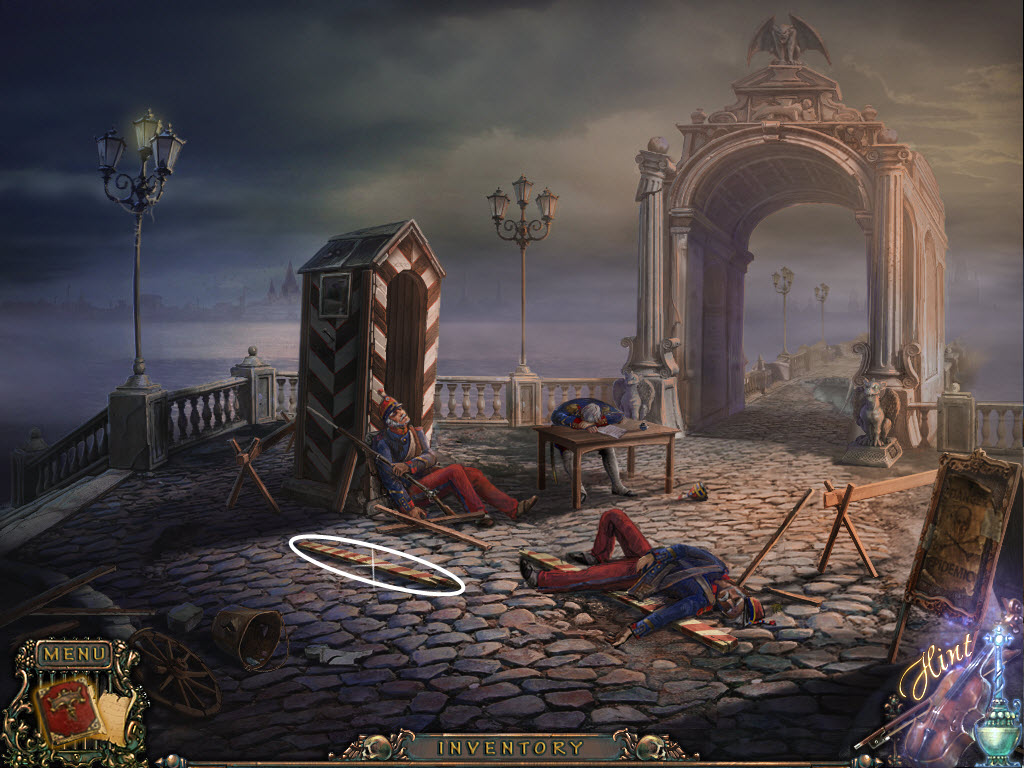The height and width of the screenshot is (768, 1024).
Task: Open the Menu button
Action: 74,655
